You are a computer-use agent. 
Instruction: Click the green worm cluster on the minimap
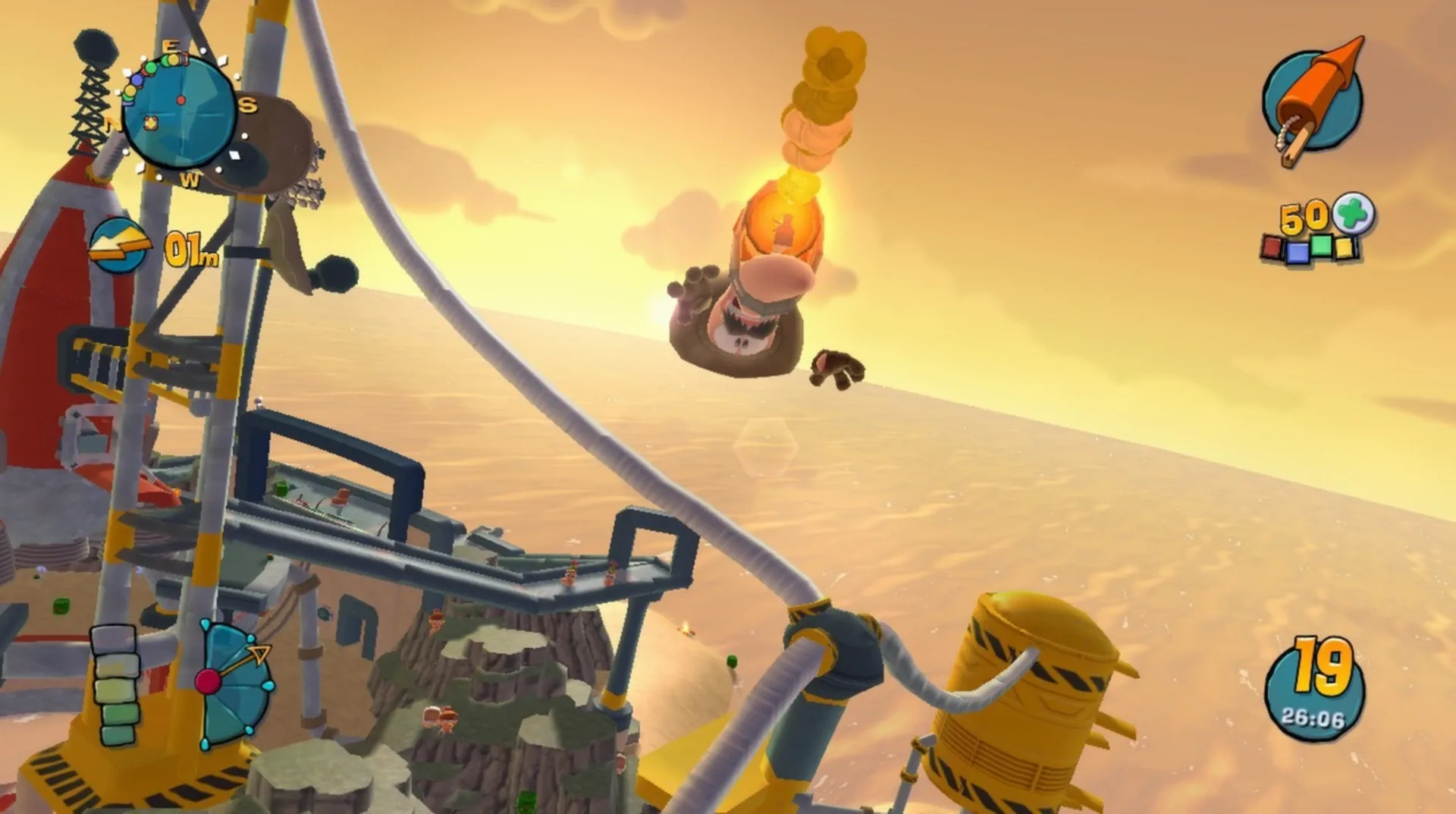151,68
